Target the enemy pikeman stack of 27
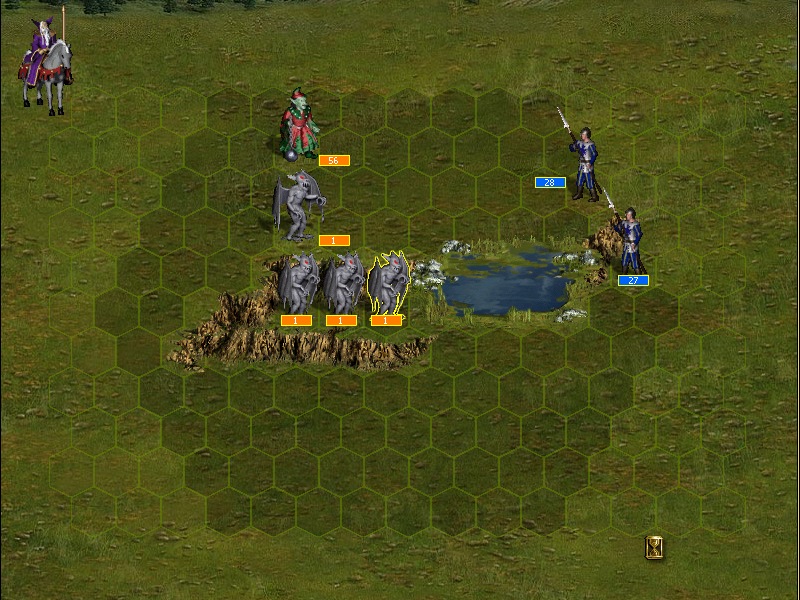This screenshot has width=800, height=600. click(629, 240)
